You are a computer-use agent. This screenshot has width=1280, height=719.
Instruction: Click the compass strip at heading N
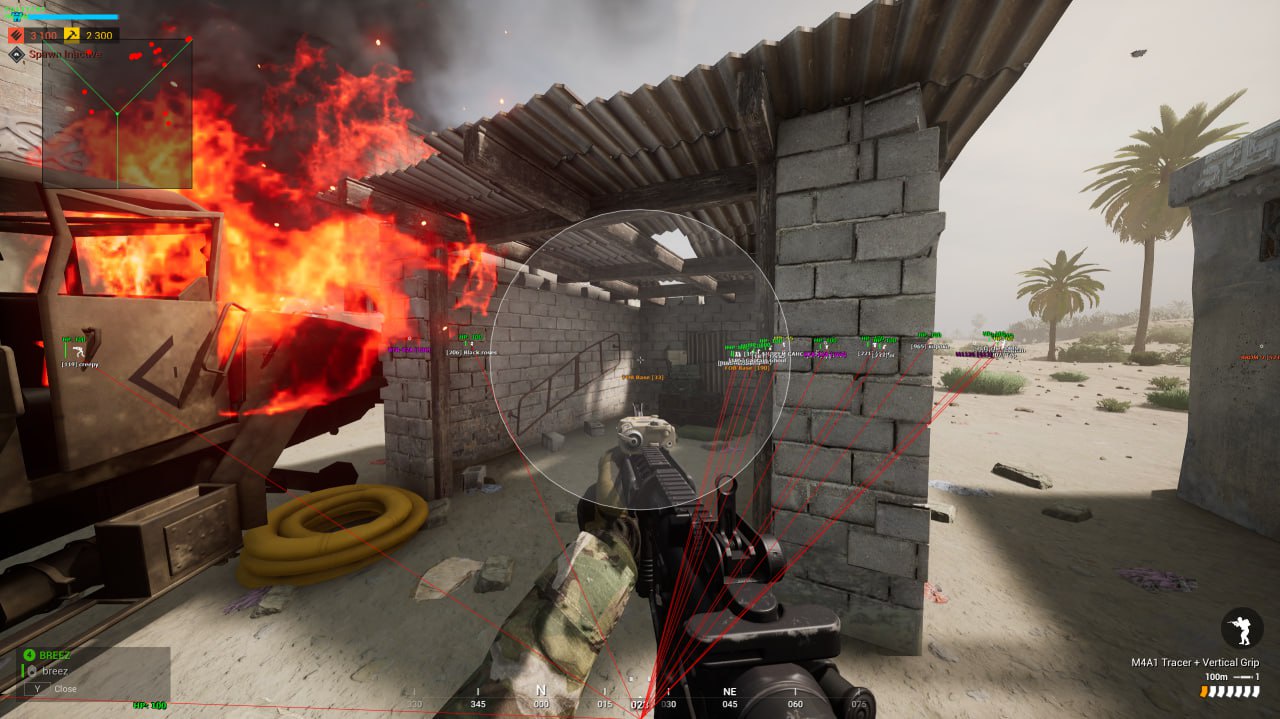point(541,692)
